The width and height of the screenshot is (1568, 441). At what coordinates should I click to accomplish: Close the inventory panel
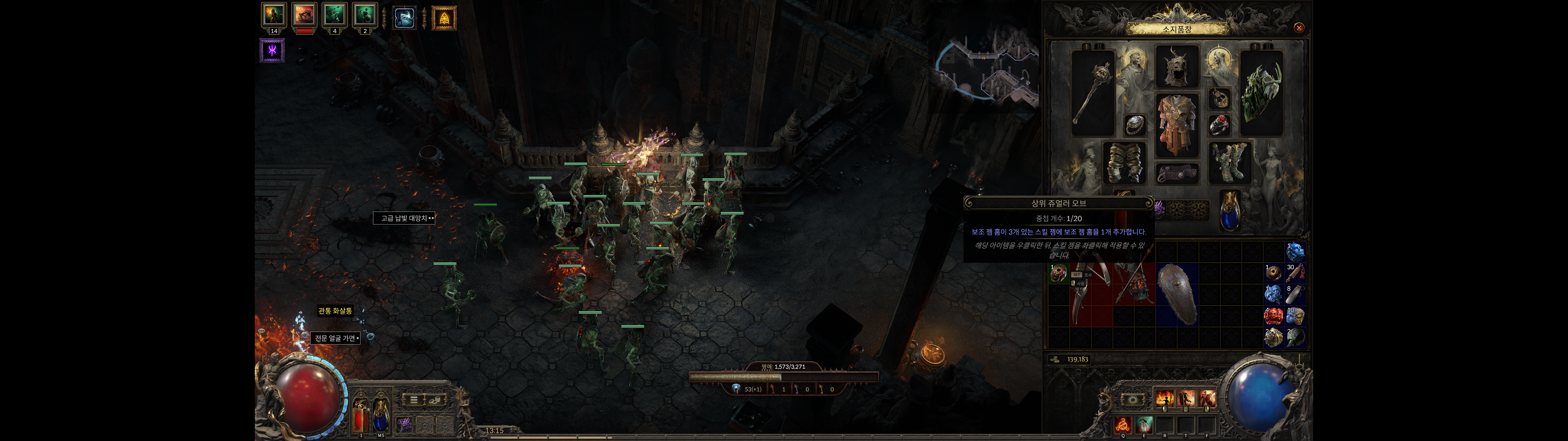tap(1298, 28)
